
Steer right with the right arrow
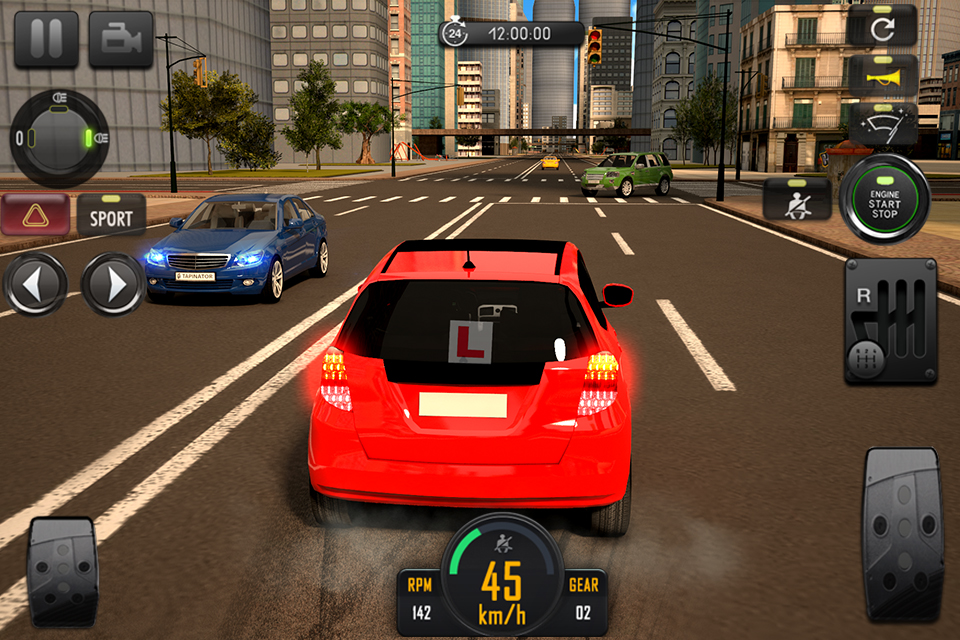[x=113, y=284]
